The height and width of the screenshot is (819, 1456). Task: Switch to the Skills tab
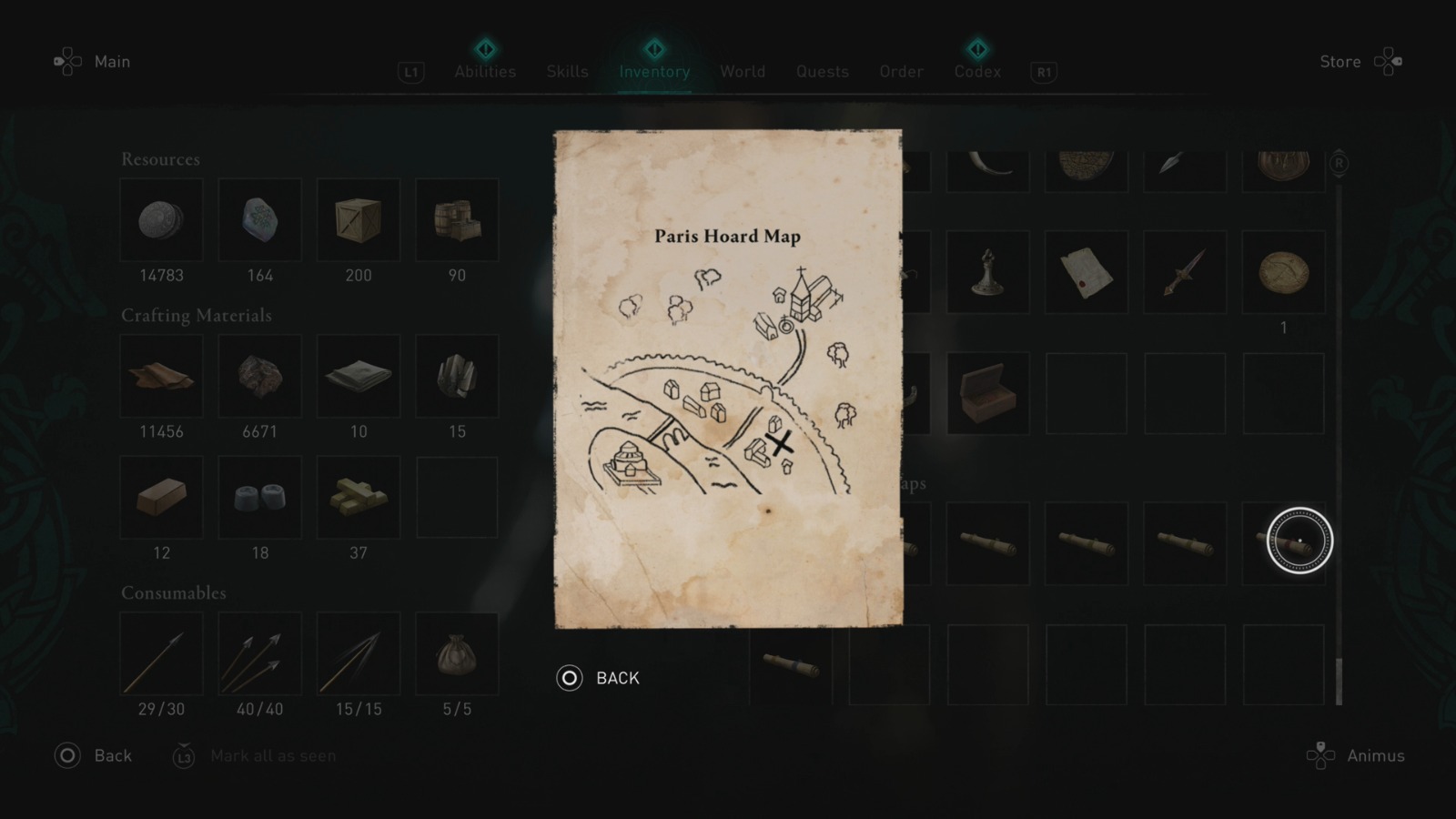coord(567,71)
